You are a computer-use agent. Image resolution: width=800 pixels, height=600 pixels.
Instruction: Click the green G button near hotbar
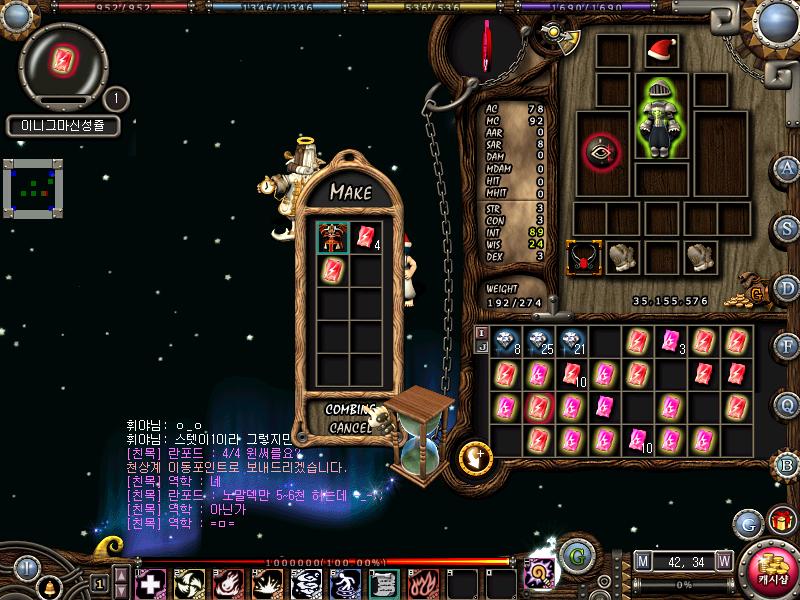click(x=574, y=555)
